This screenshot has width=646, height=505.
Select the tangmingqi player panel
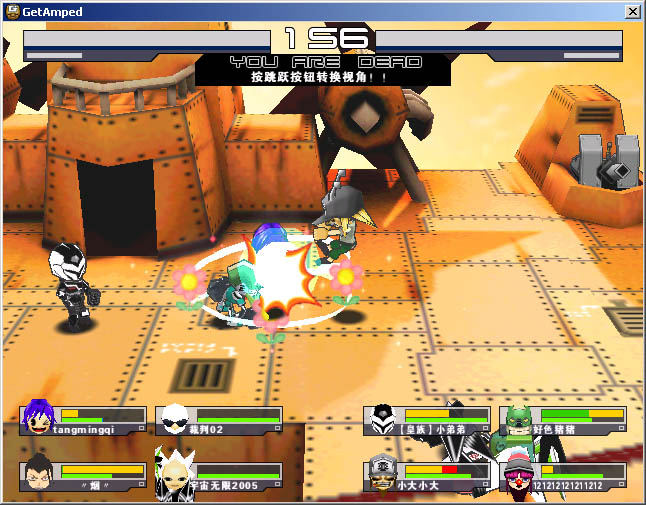coord(84,421)
